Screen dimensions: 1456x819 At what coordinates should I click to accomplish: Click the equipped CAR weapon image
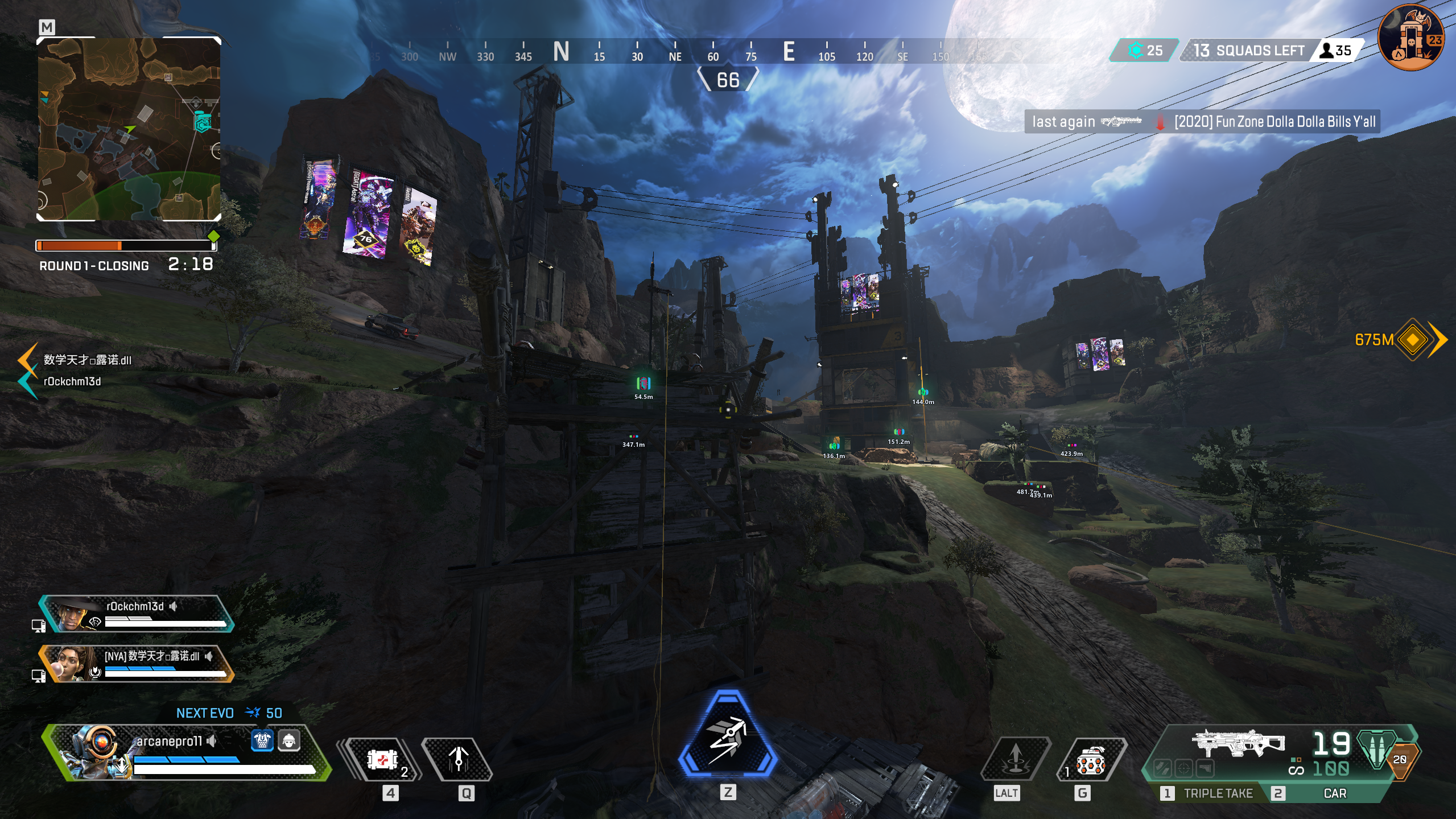point(1238,743)
